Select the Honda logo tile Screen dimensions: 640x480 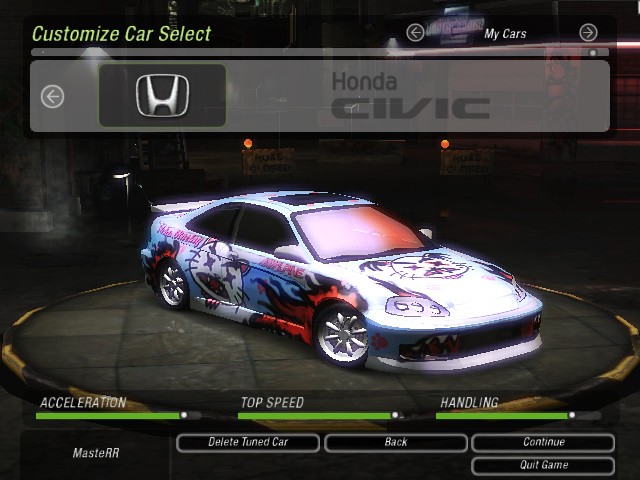(162, 96)
